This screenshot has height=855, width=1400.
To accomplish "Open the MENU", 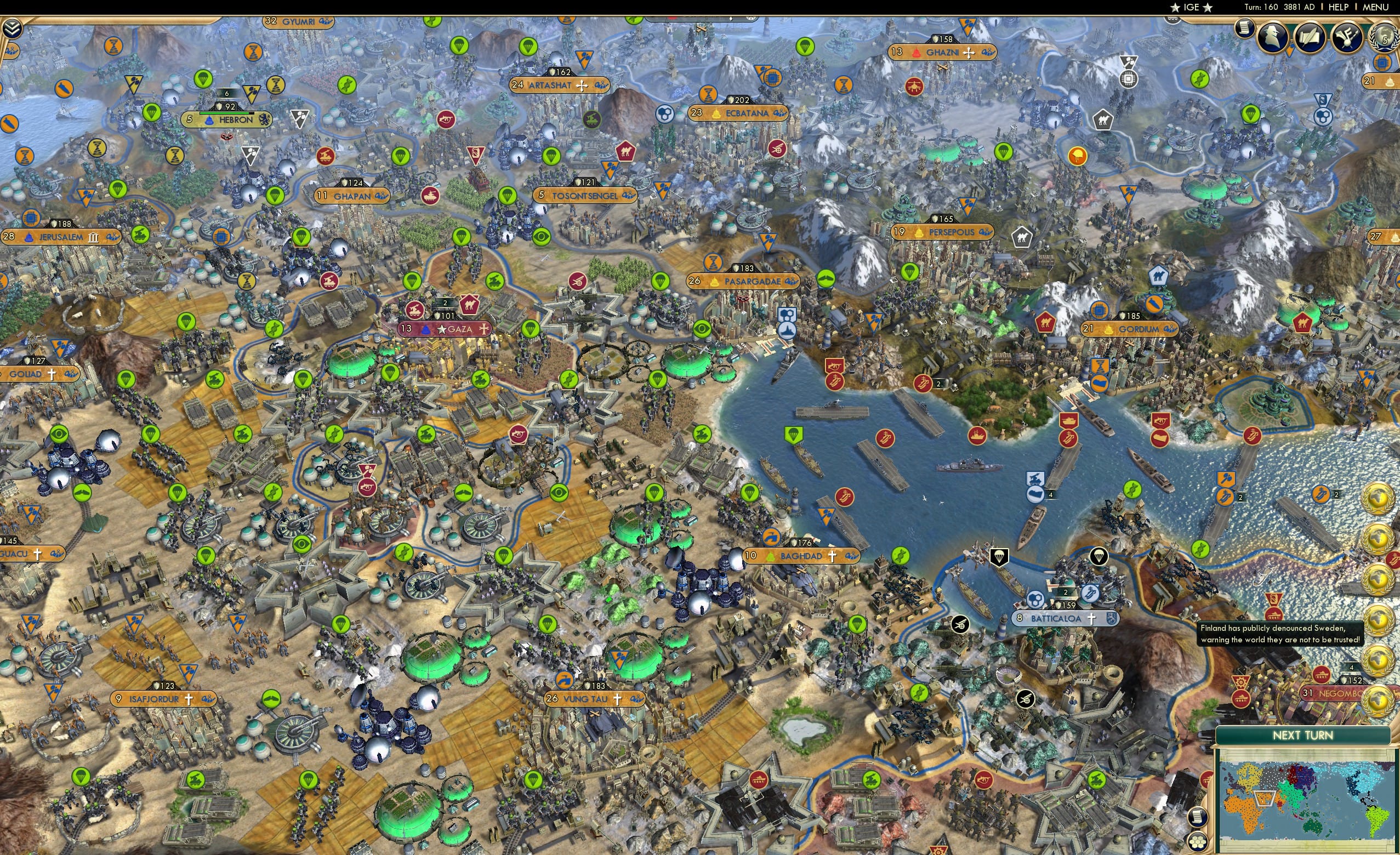I will 1375,7.
